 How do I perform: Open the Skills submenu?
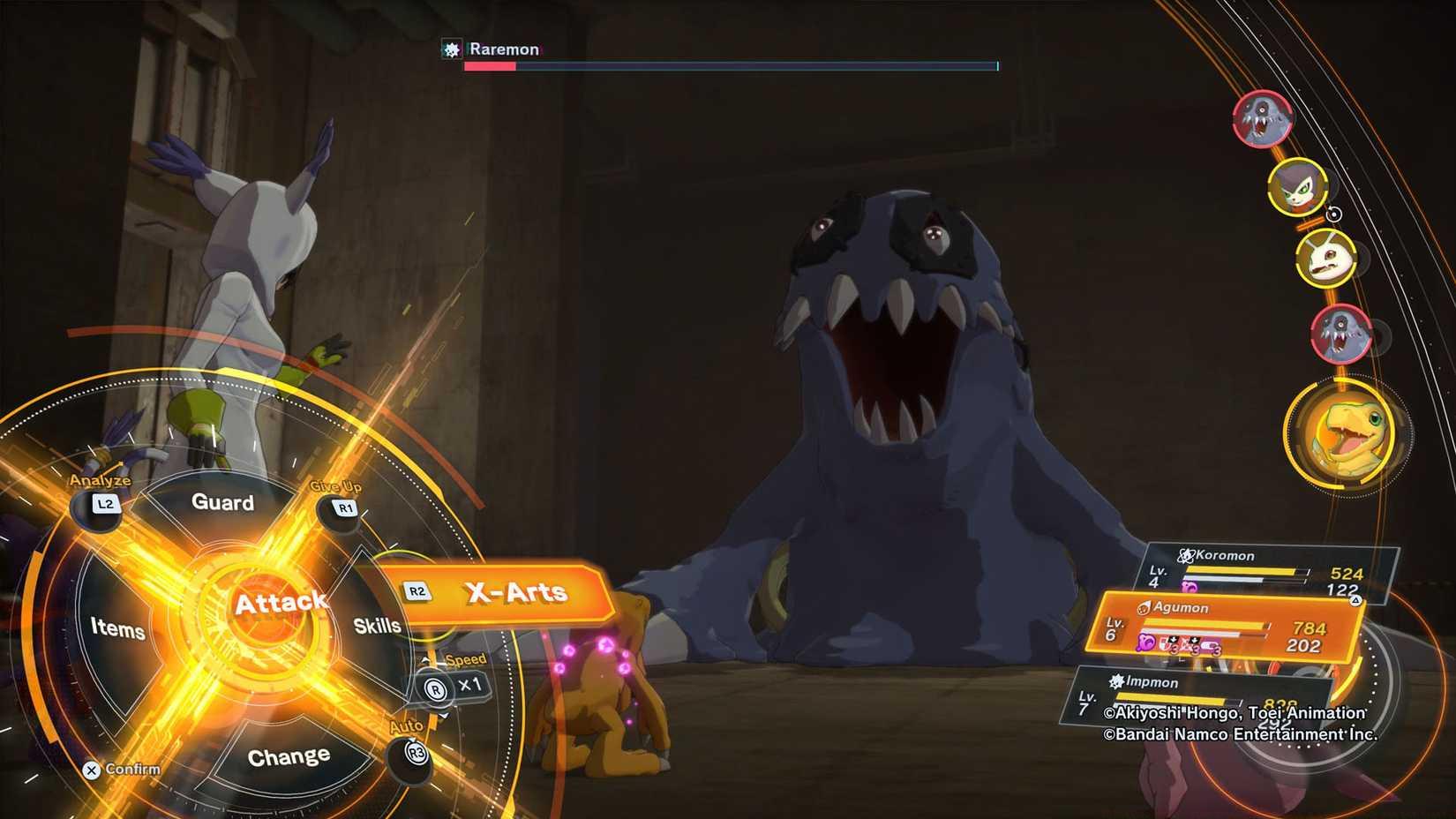pos(379,626)
